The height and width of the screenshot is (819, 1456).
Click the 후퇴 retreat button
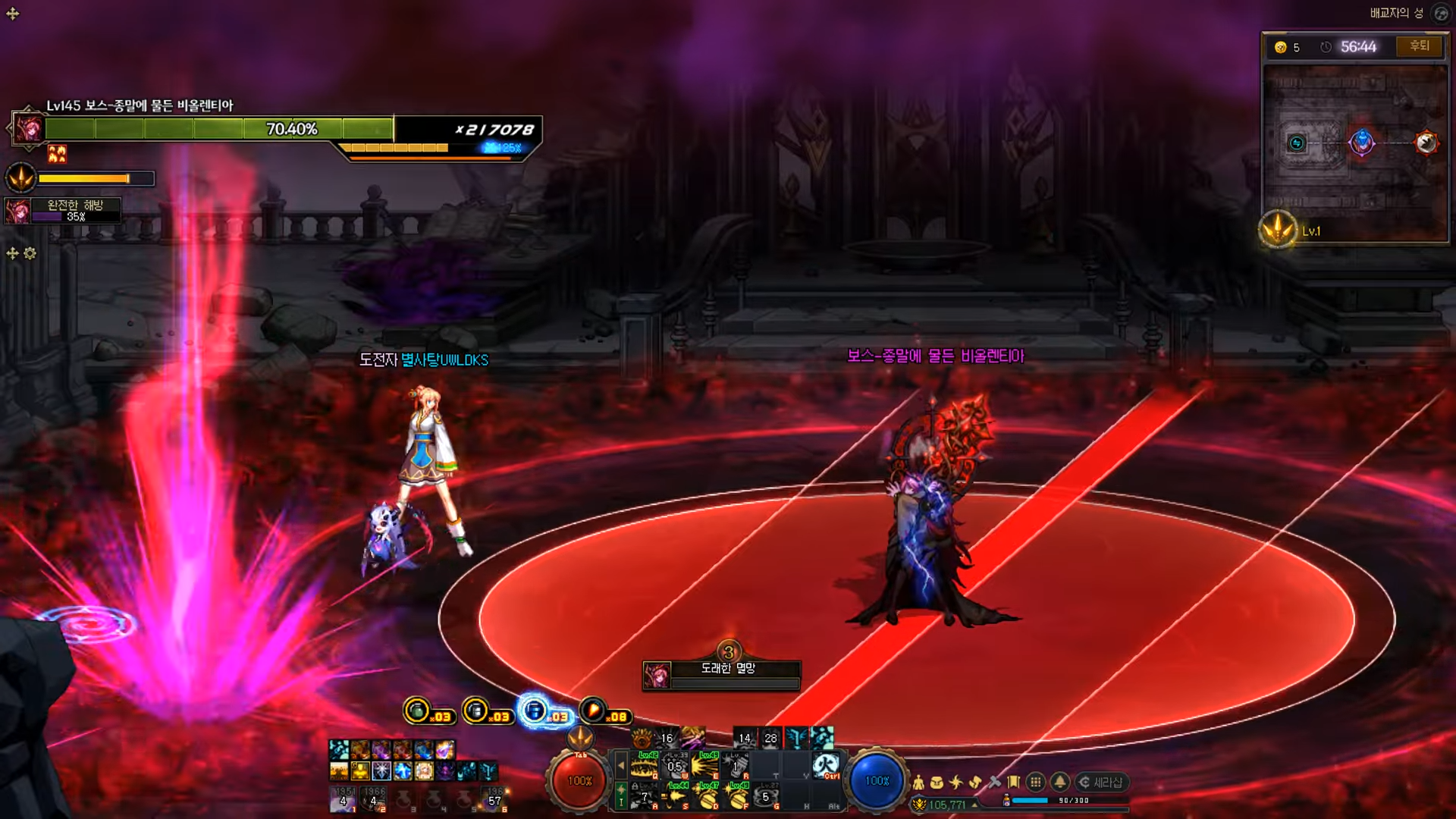[x=1420, y=46]
